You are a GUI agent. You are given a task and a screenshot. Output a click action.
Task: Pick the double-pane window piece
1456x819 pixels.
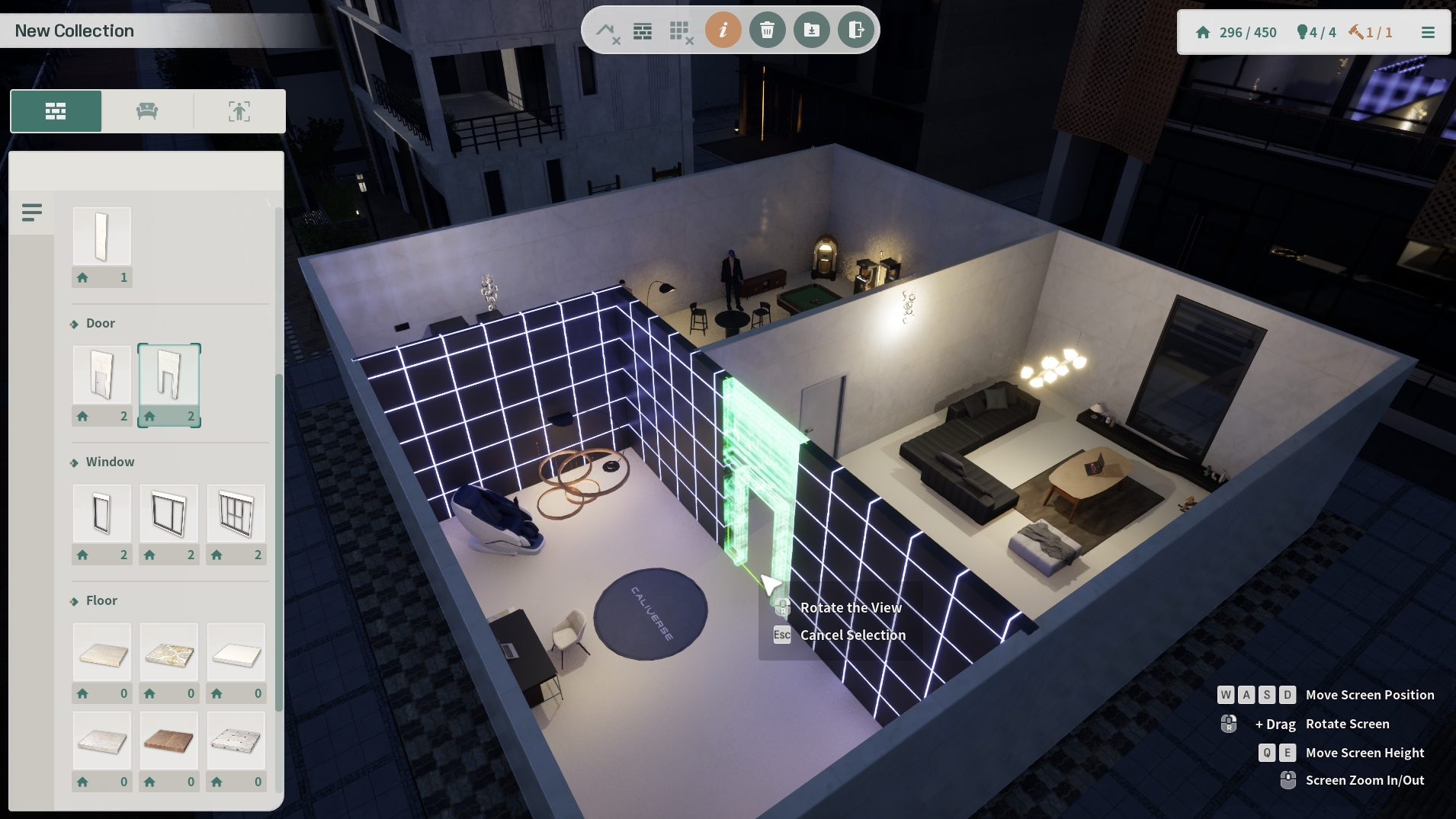click(x=169, y=513)
